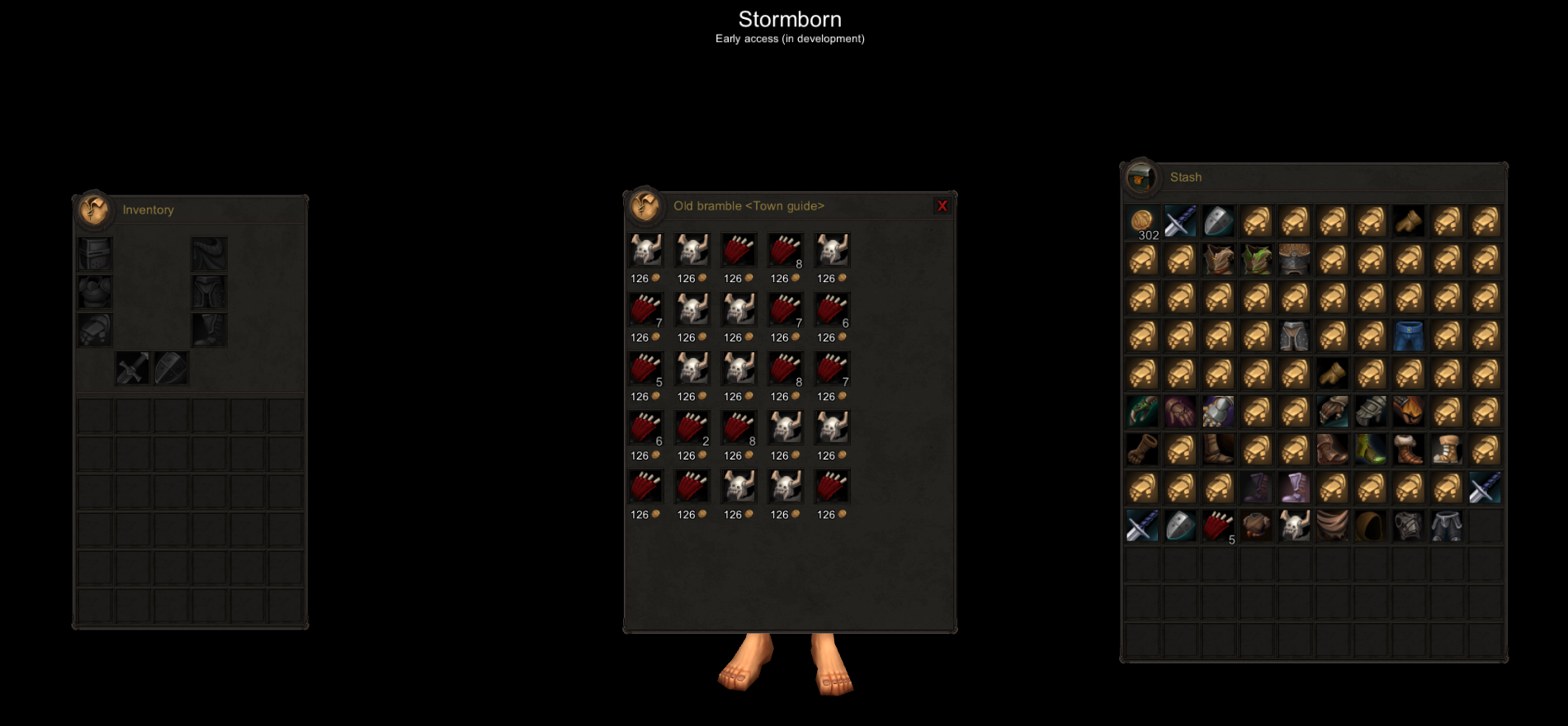Select the purple glove in the Stash

(x=1180, y=412)
